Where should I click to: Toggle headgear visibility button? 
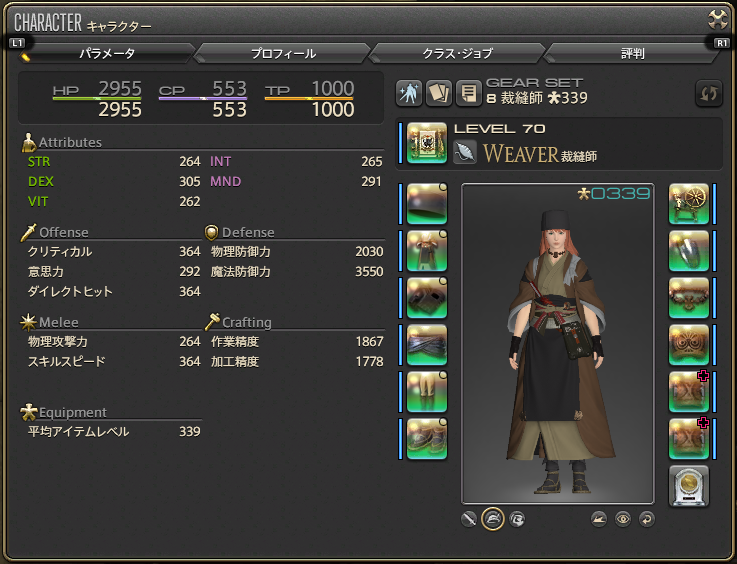[x=492, y=519]
